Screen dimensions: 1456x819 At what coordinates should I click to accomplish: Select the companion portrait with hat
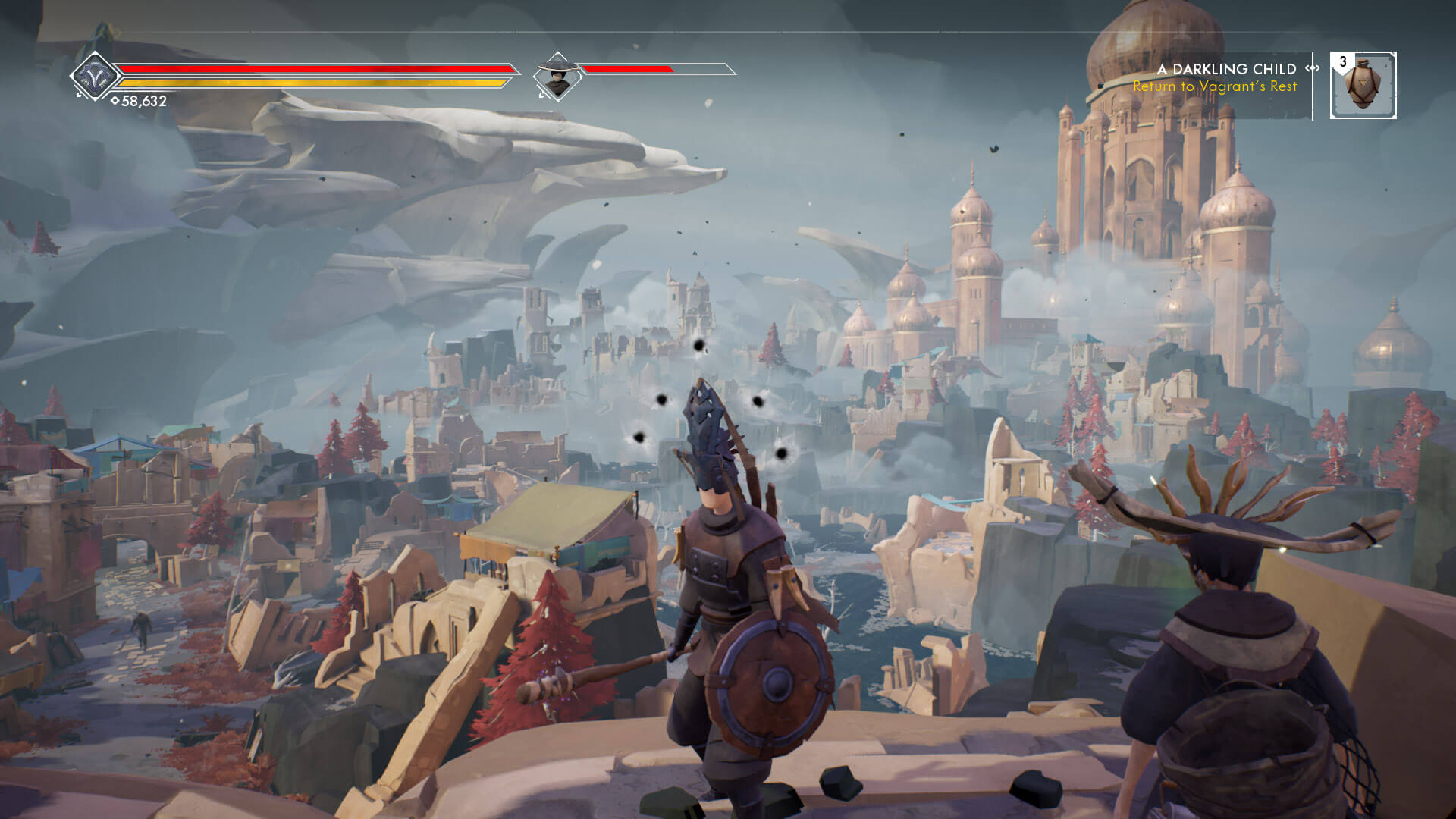558,76
